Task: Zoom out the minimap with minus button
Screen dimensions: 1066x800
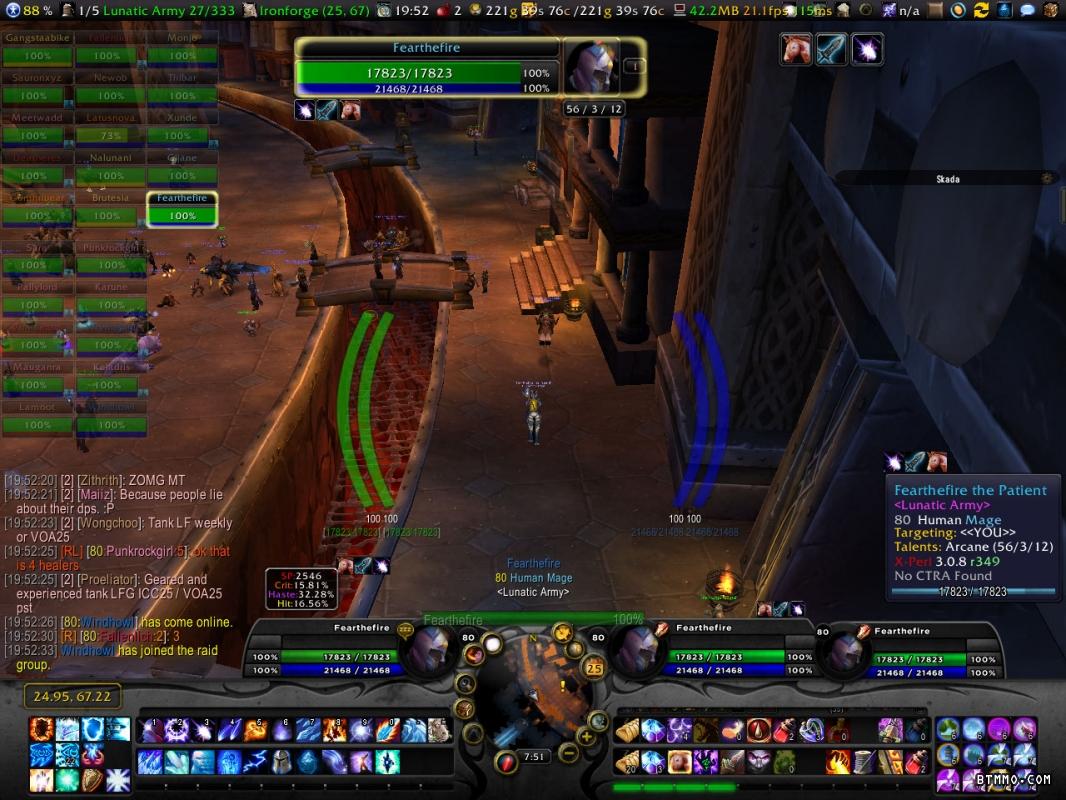Action: (x=568, y=752)
